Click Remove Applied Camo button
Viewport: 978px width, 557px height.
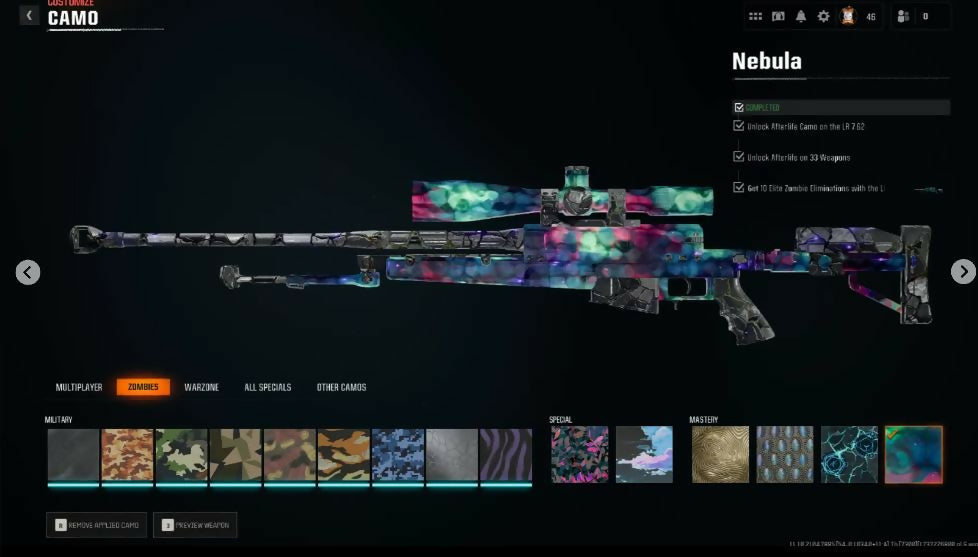(96, 525)
